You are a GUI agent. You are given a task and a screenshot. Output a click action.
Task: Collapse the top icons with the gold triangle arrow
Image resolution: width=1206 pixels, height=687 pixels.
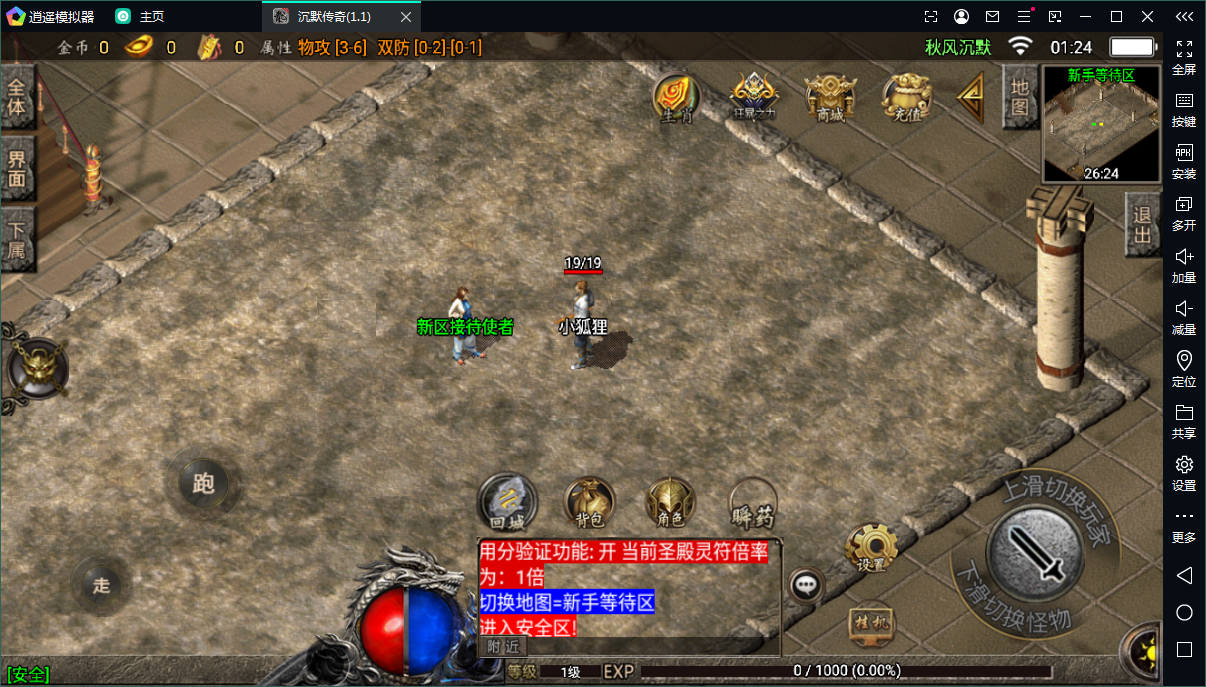point(971,97)
